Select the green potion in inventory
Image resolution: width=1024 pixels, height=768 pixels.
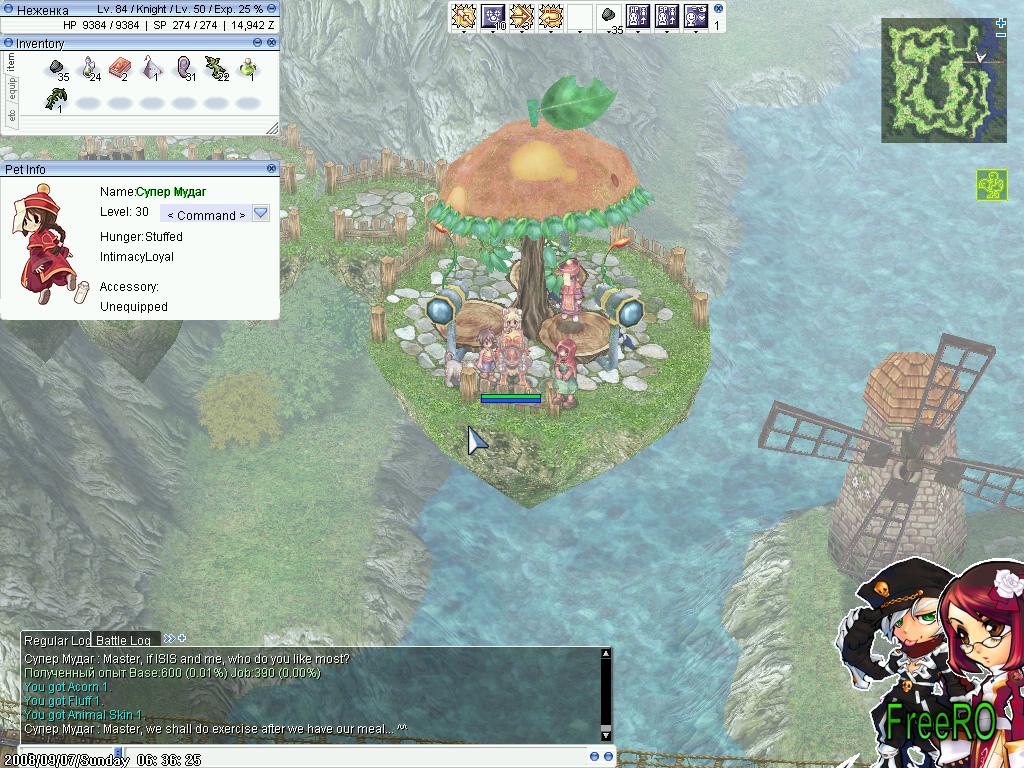coord(247,68)
